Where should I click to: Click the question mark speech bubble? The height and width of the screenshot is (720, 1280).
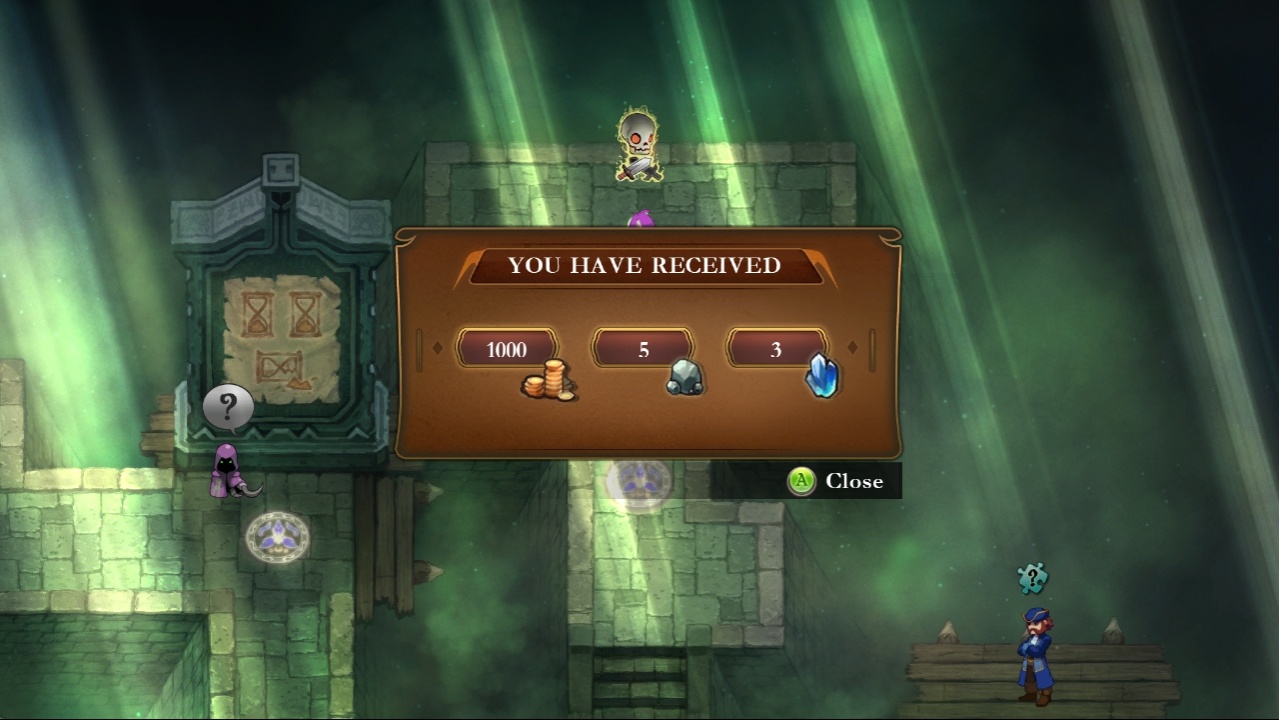(230, 404)
